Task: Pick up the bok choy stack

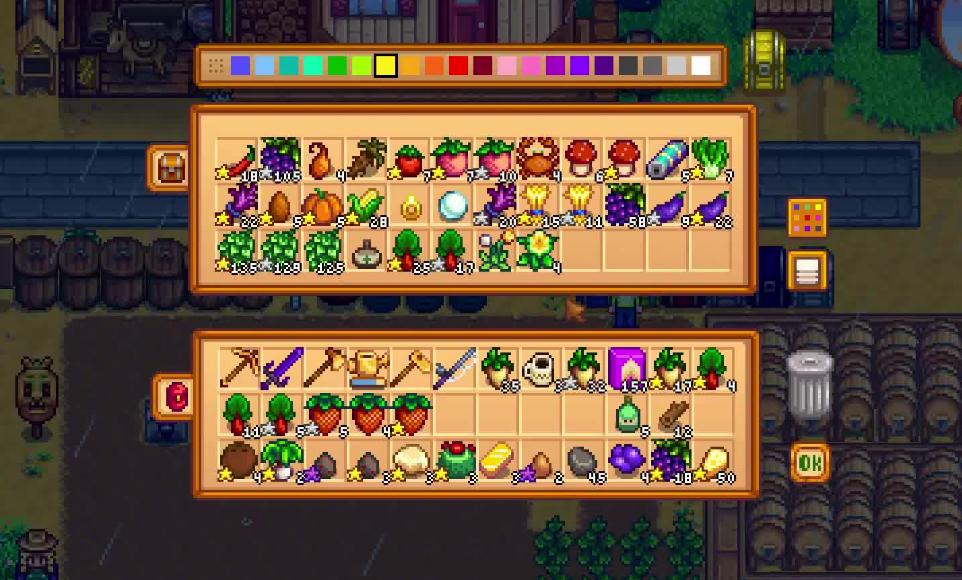Action: click(711, 160)
